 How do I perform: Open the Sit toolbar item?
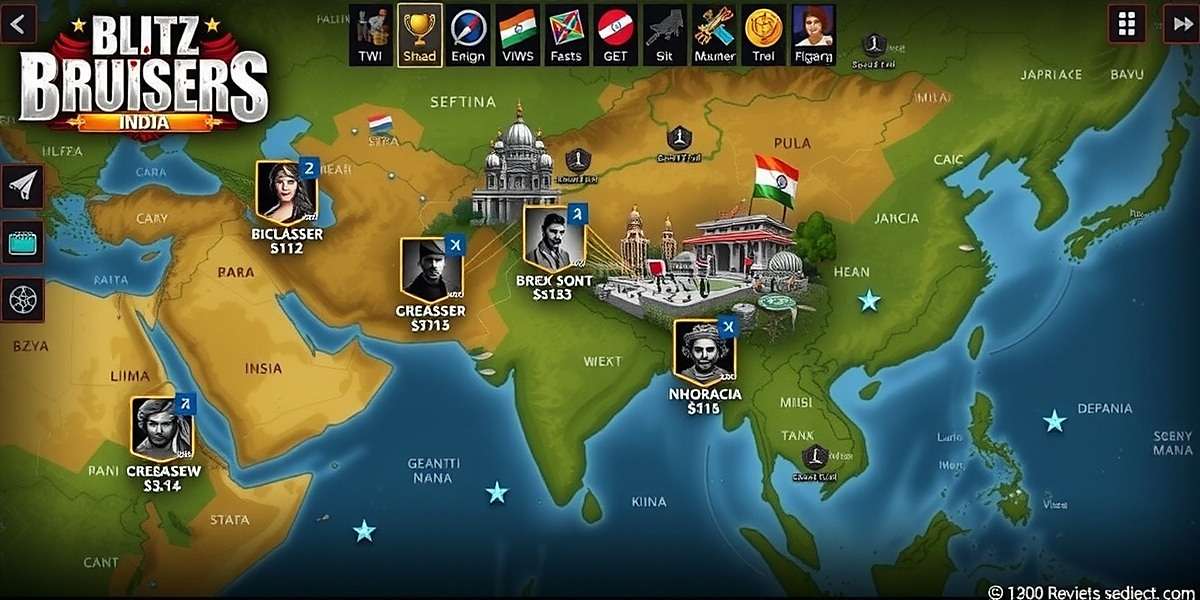[x=664, y=34]
